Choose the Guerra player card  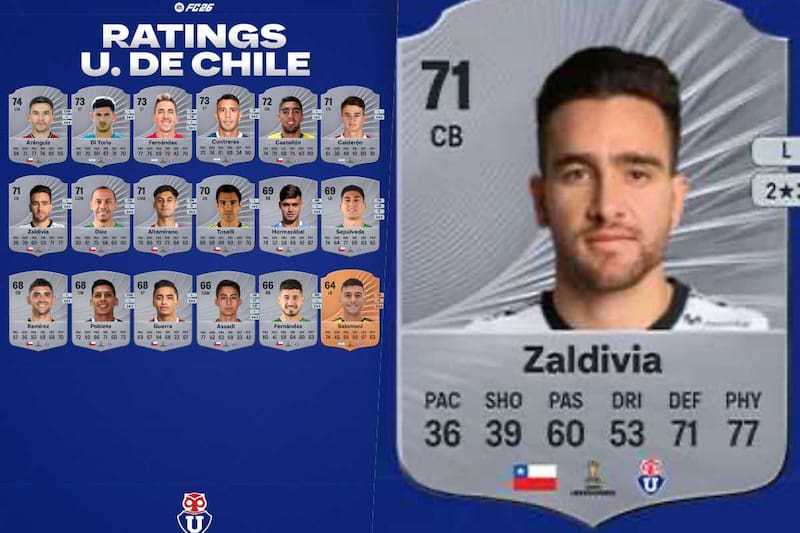(164, 310)
